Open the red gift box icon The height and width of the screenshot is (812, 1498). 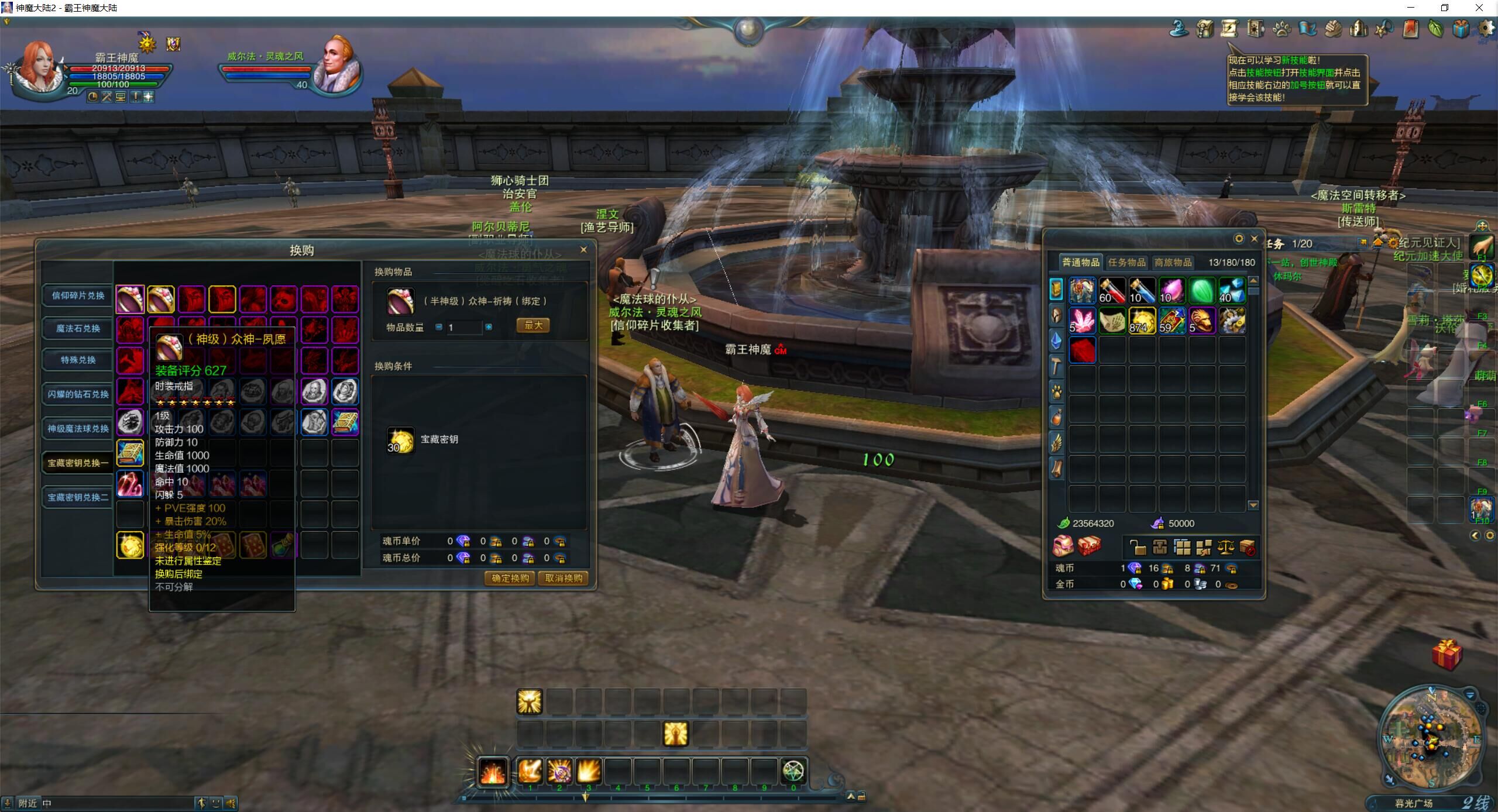click(1447, 654)
